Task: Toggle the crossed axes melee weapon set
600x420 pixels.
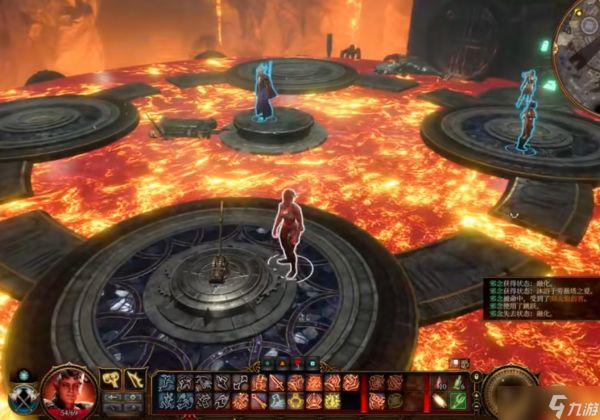Action: pyautogui.click(x=22, y=397)
